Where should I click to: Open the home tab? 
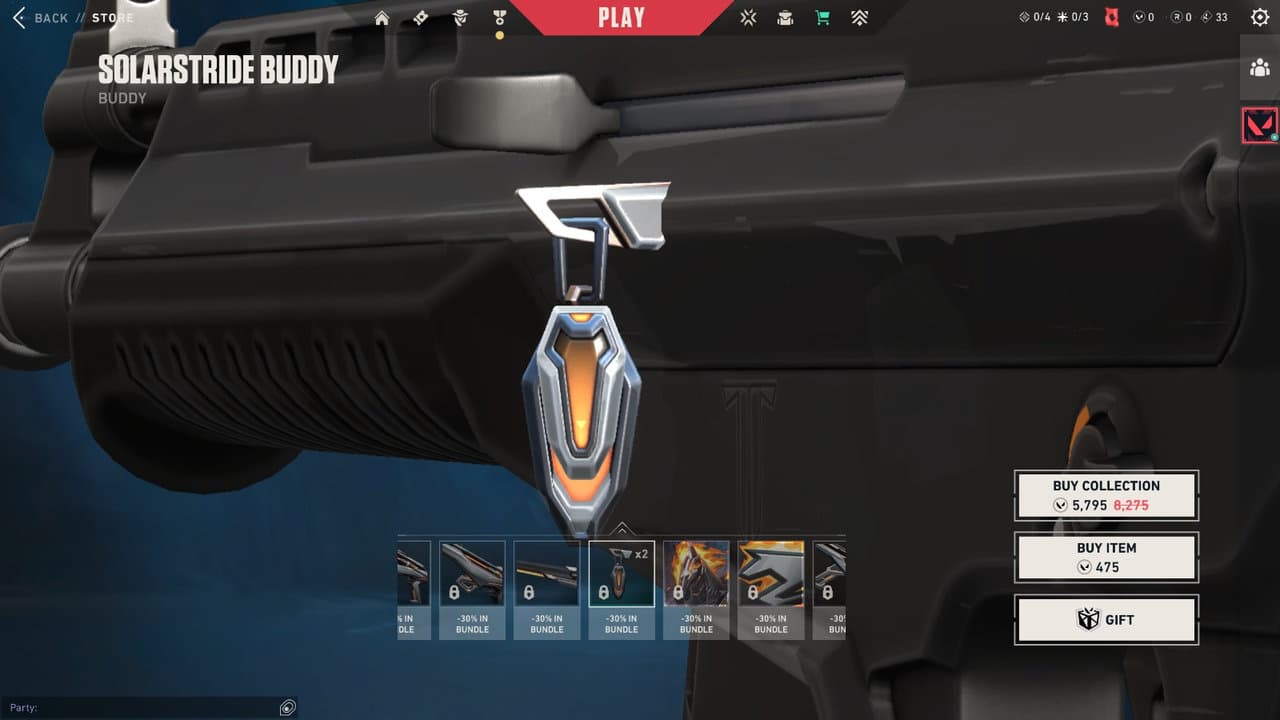pos(382,18)
